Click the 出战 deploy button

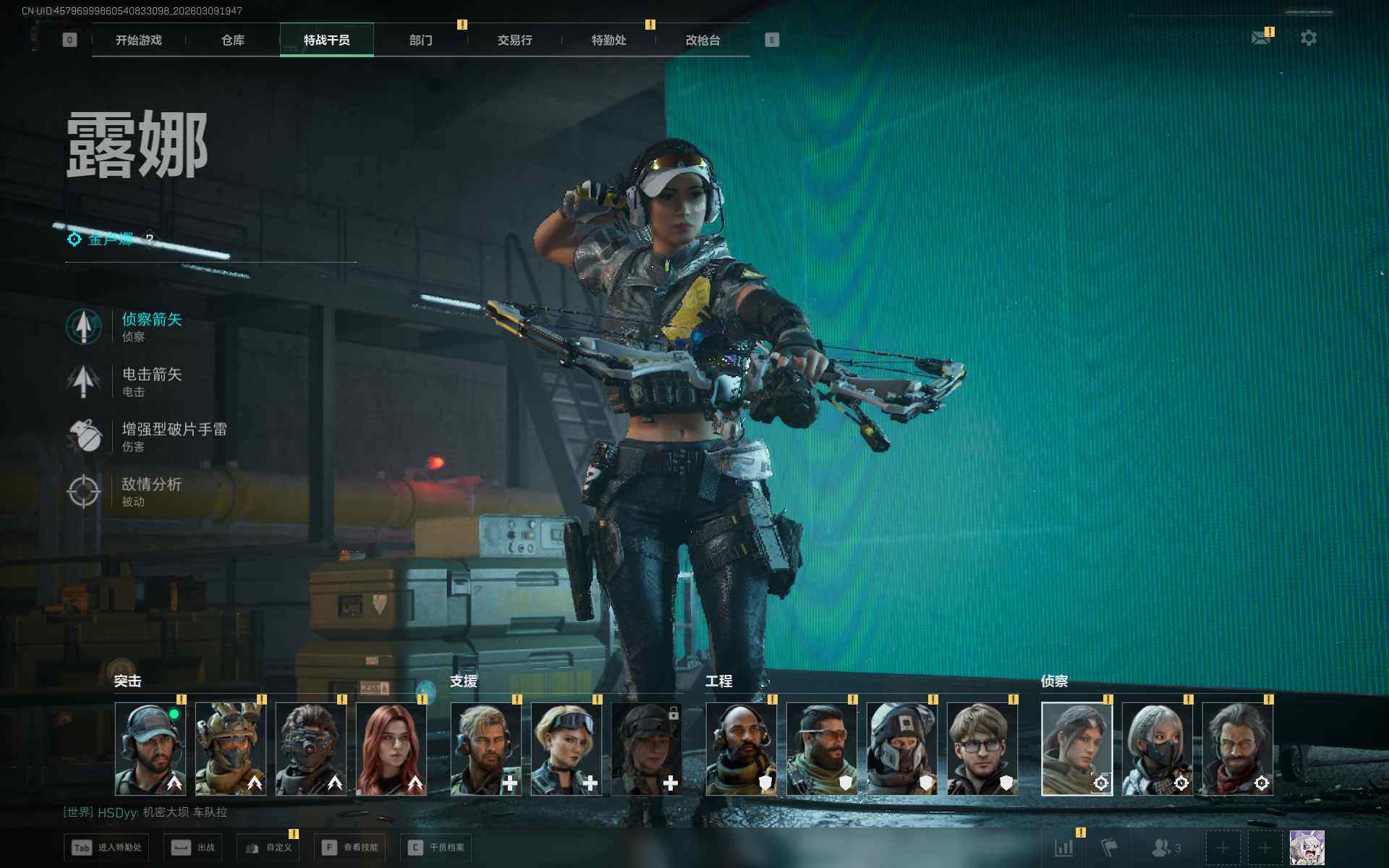pyautogui.click(x=192, y=848)
